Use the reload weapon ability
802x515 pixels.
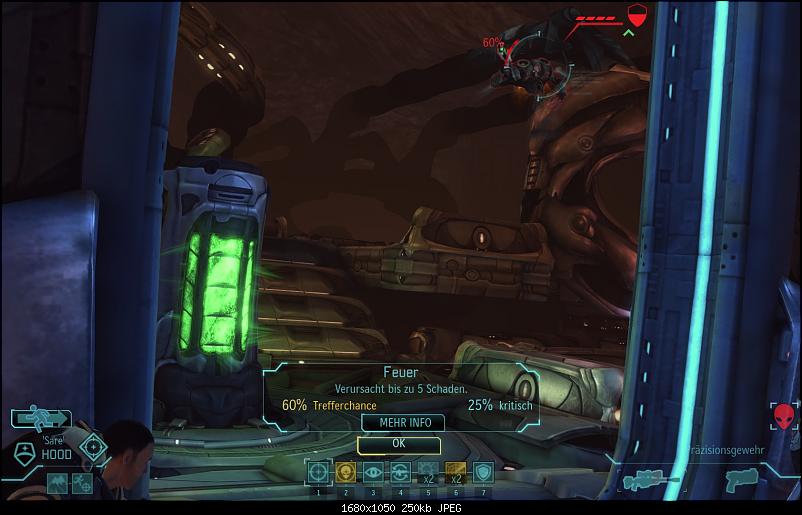401,472
